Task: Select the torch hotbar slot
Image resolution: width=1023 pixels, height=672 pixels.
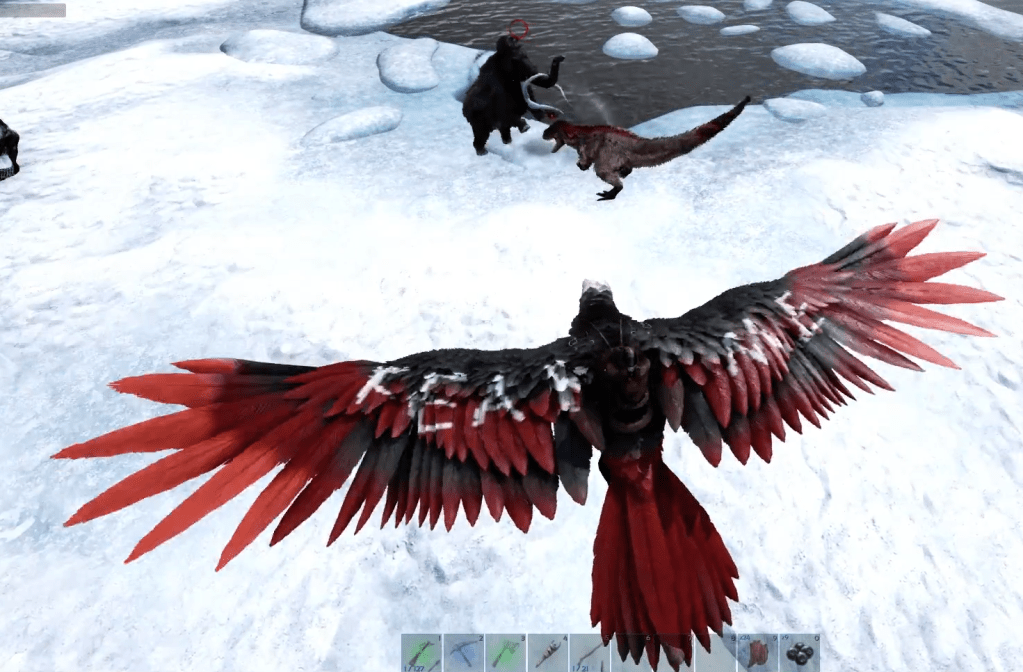Action: click(x=547, y=652)
